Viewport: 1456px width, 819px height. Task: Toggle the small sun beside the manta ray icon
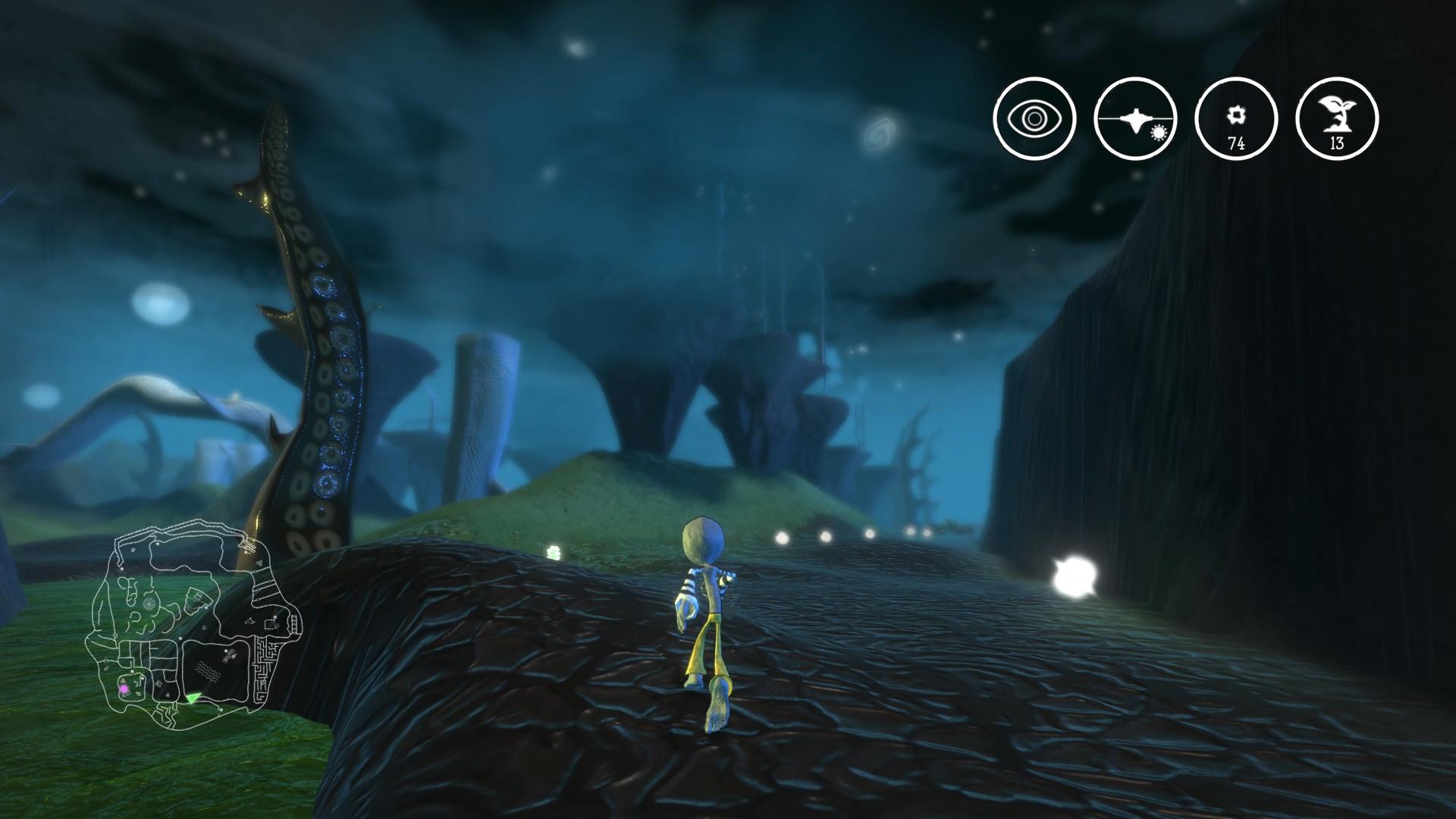(x=1158, y=135)
